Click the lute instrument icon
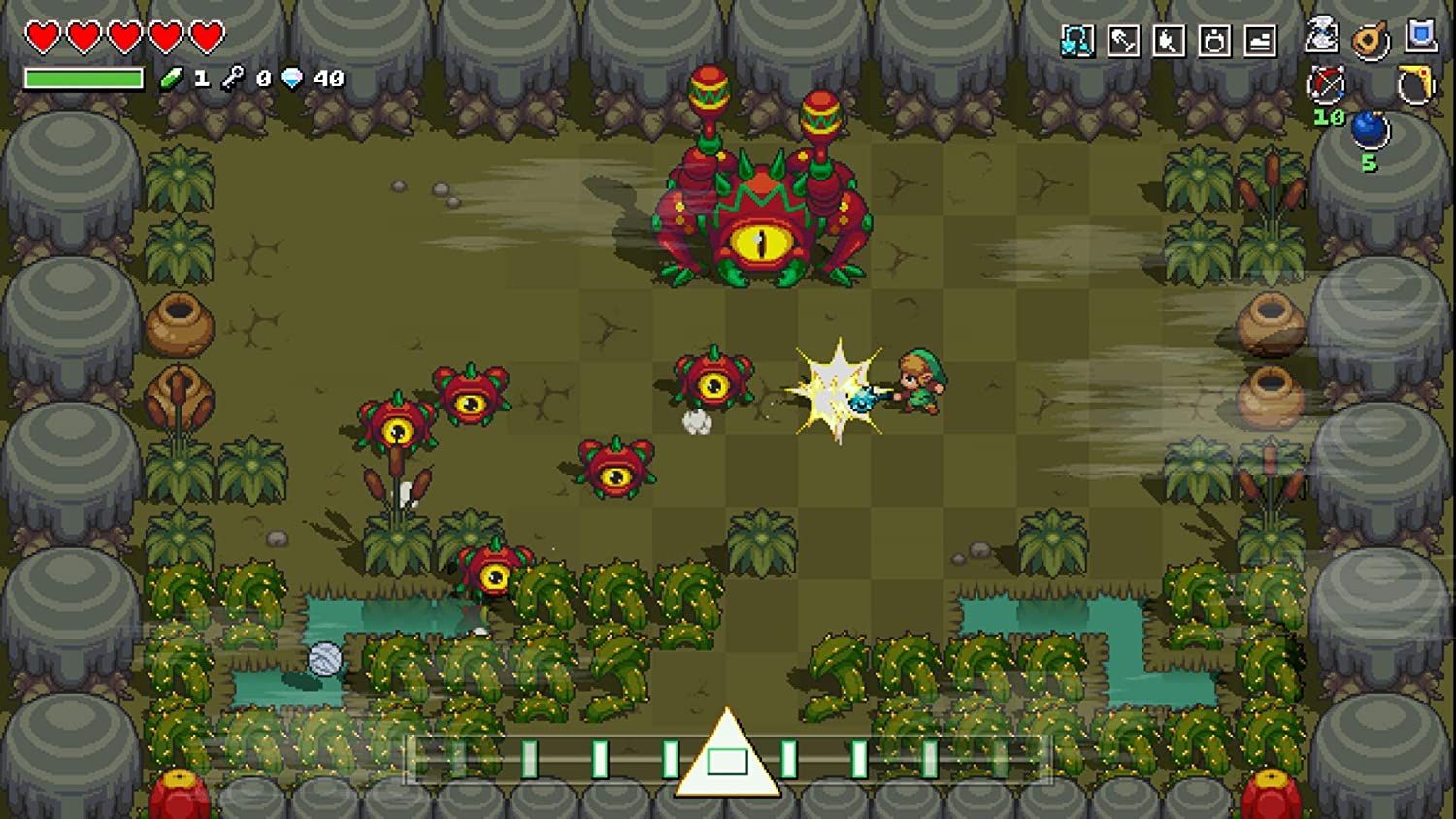This screenshot has width=1456, height=819. 1369,39
